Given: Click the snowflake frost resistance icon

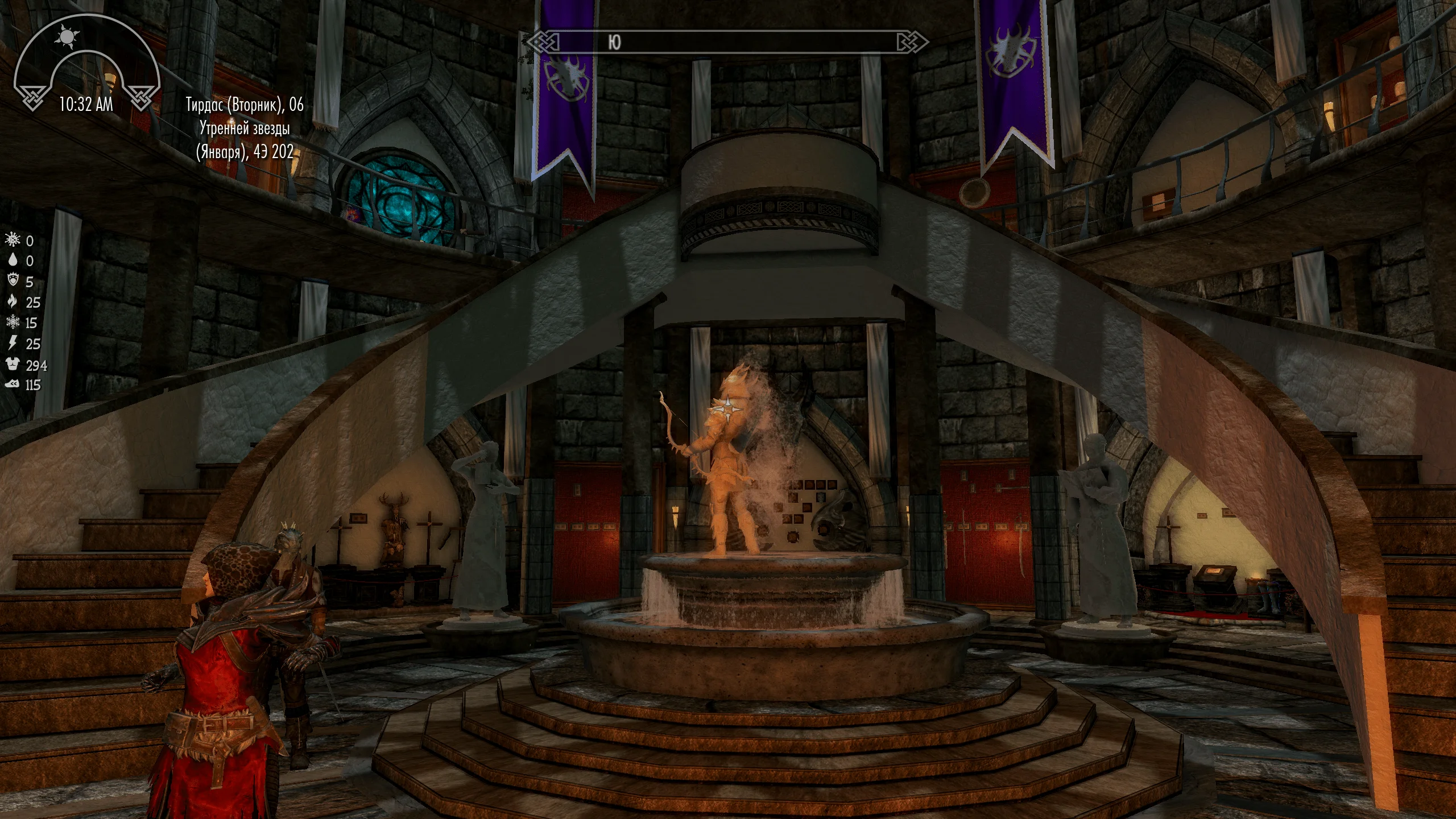Looking at the screenshot, I should tap(13, 322).
